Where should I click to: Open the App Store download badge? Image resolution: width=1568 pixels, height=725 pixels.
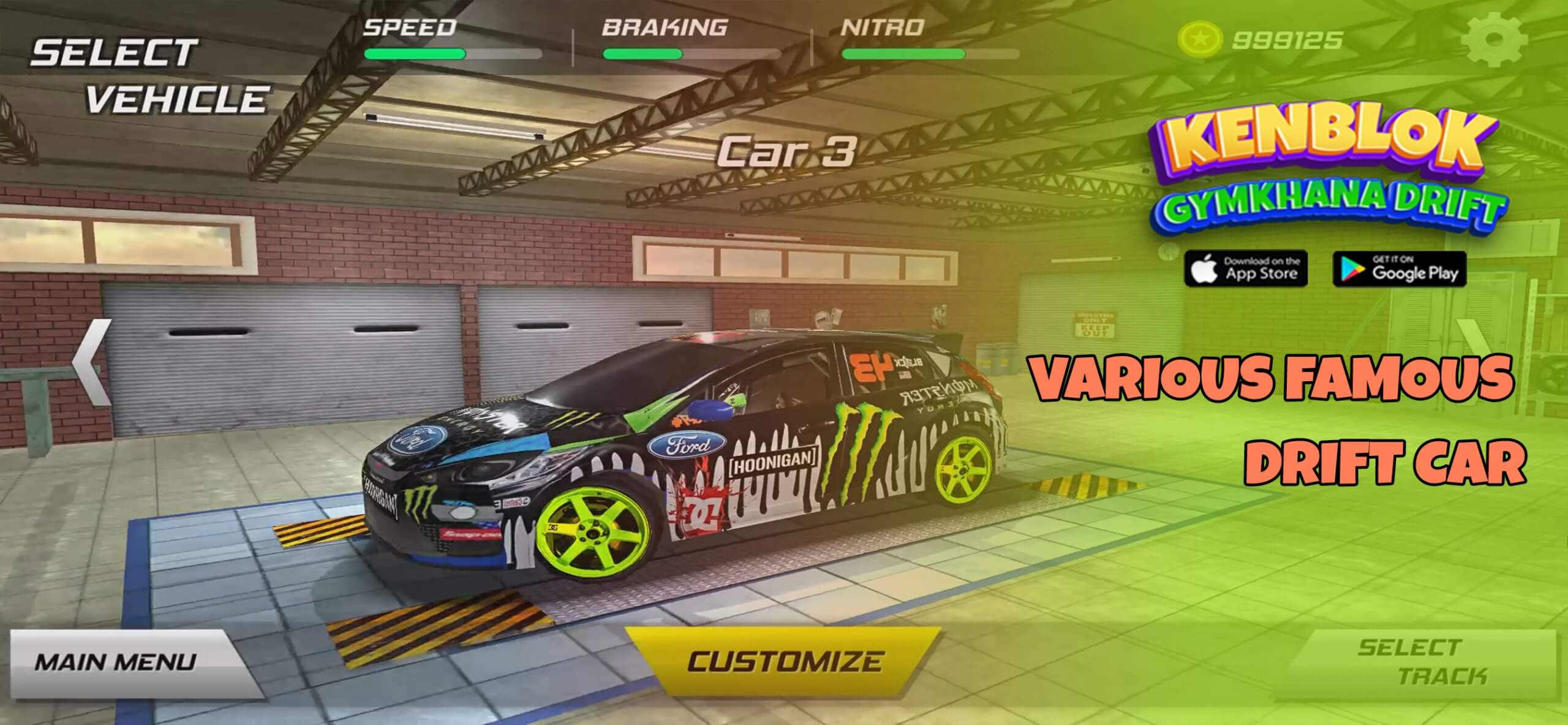tap(1246, 269)
